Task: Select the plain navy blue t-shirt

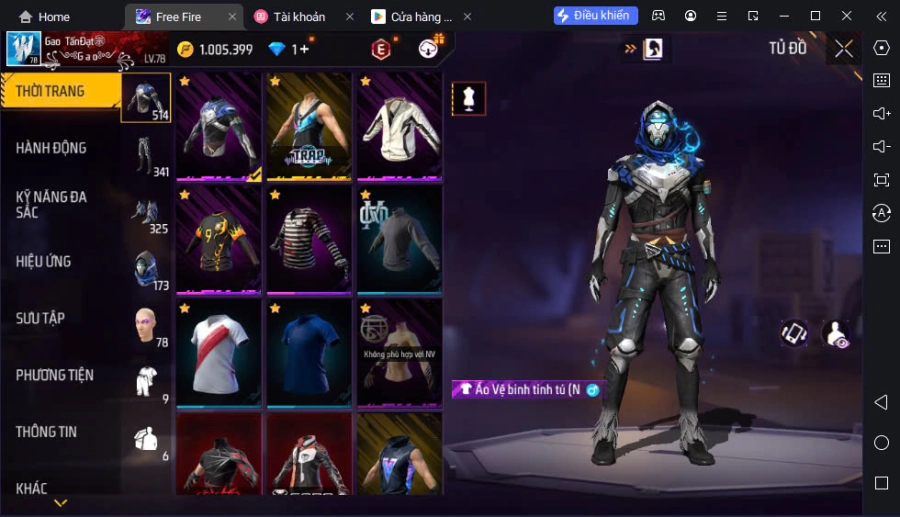Action: pos(308,352)
